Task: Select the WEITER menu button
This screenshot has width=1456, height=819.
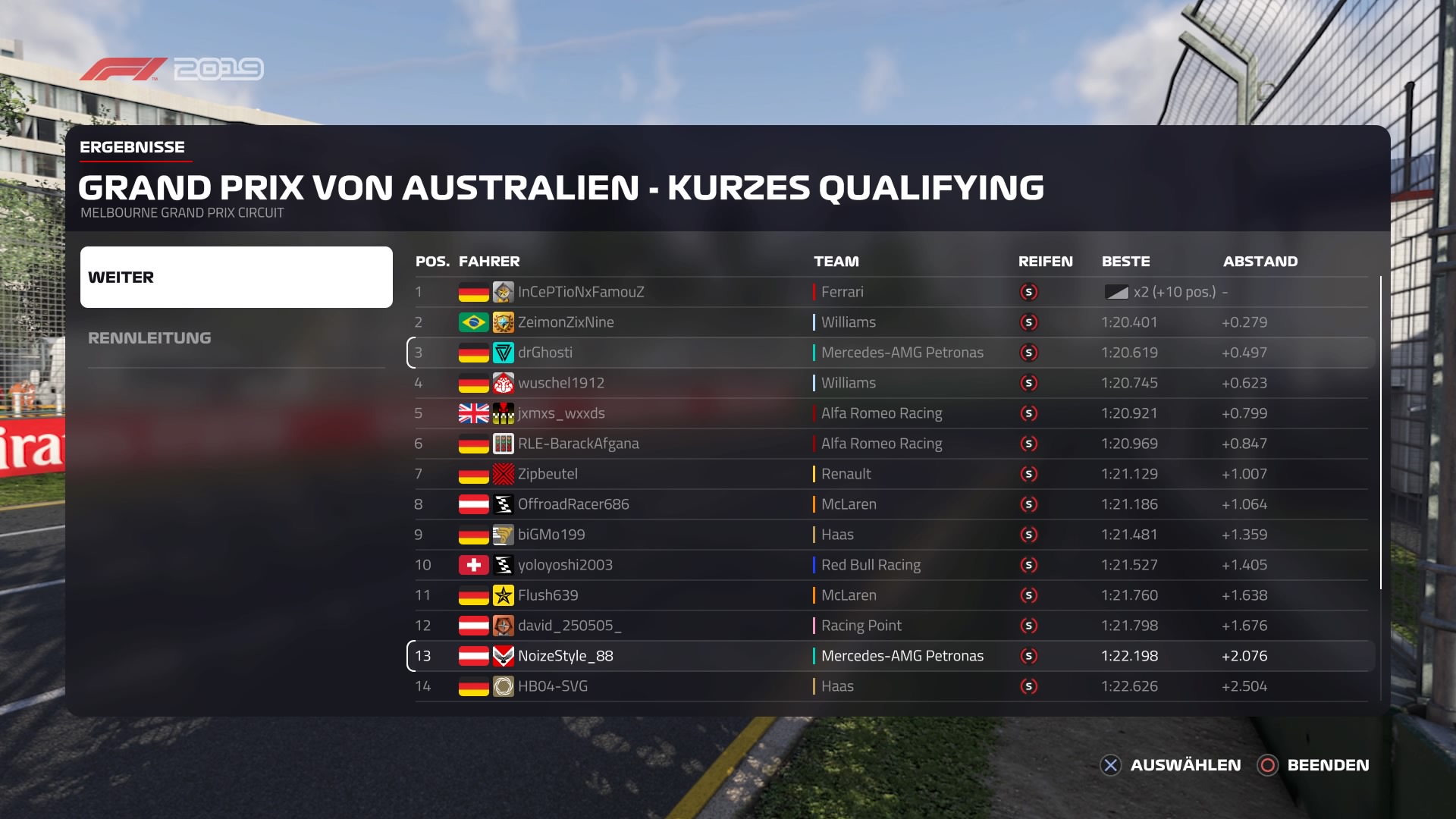Action: point(236,277)
